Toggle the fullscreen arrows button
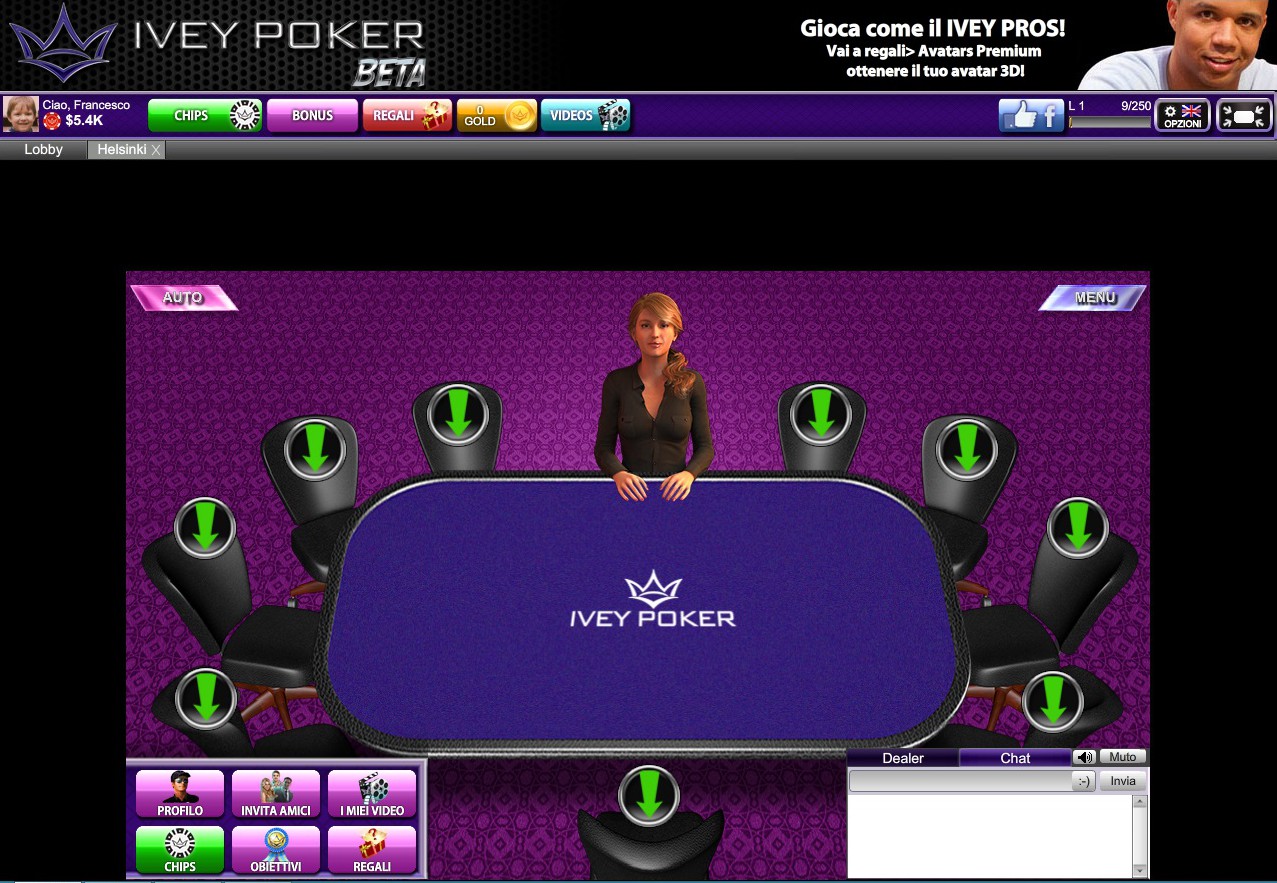 coord(1244,116)
